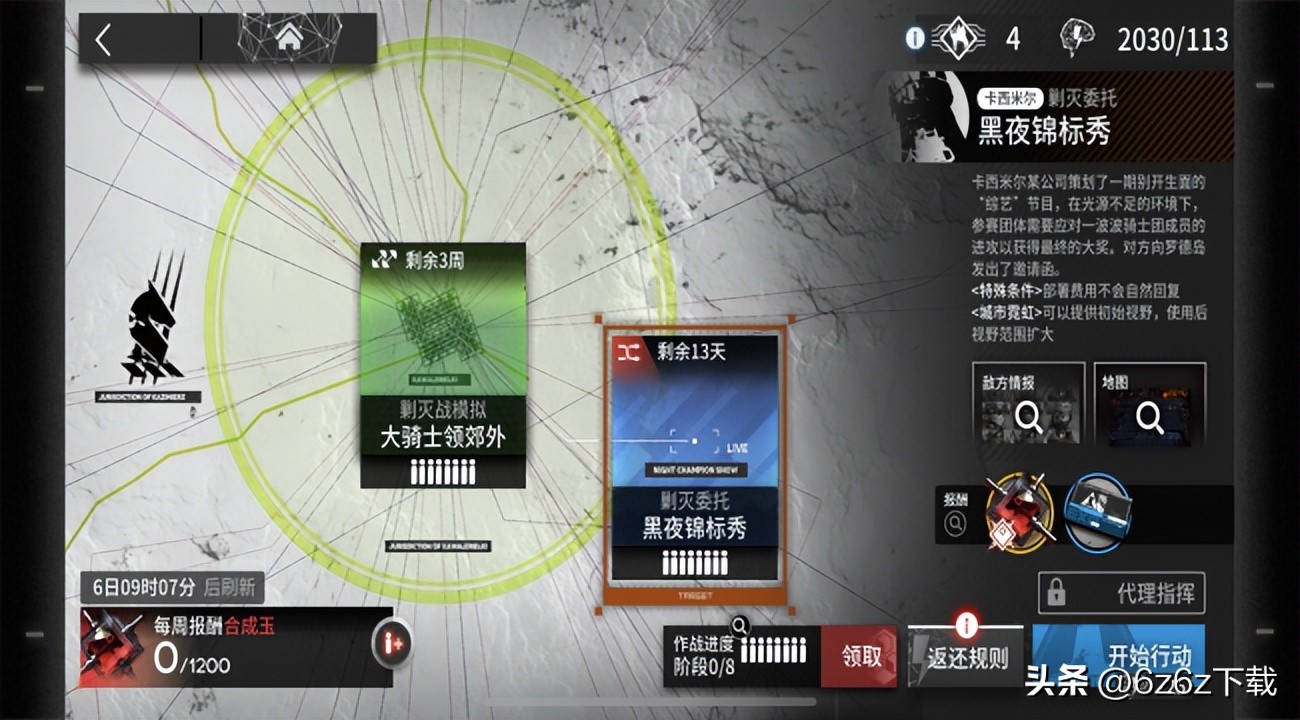1300x720 pixels.
Task: Open the 敌方情报 enemy intel magnifier
Action: (1029, 418)
